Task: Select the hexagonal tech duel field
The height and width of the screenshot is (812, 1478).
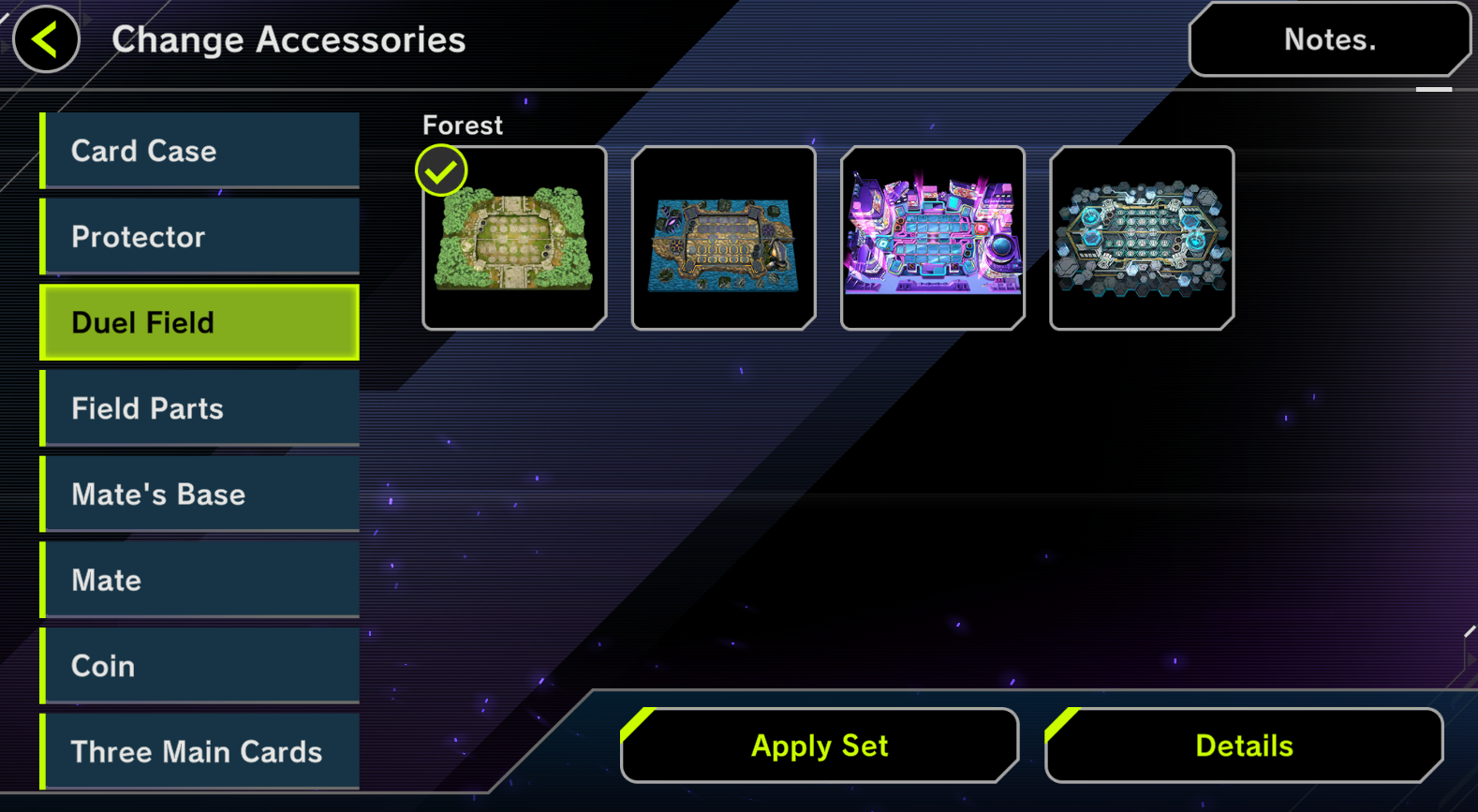Action: point(1142,238)
